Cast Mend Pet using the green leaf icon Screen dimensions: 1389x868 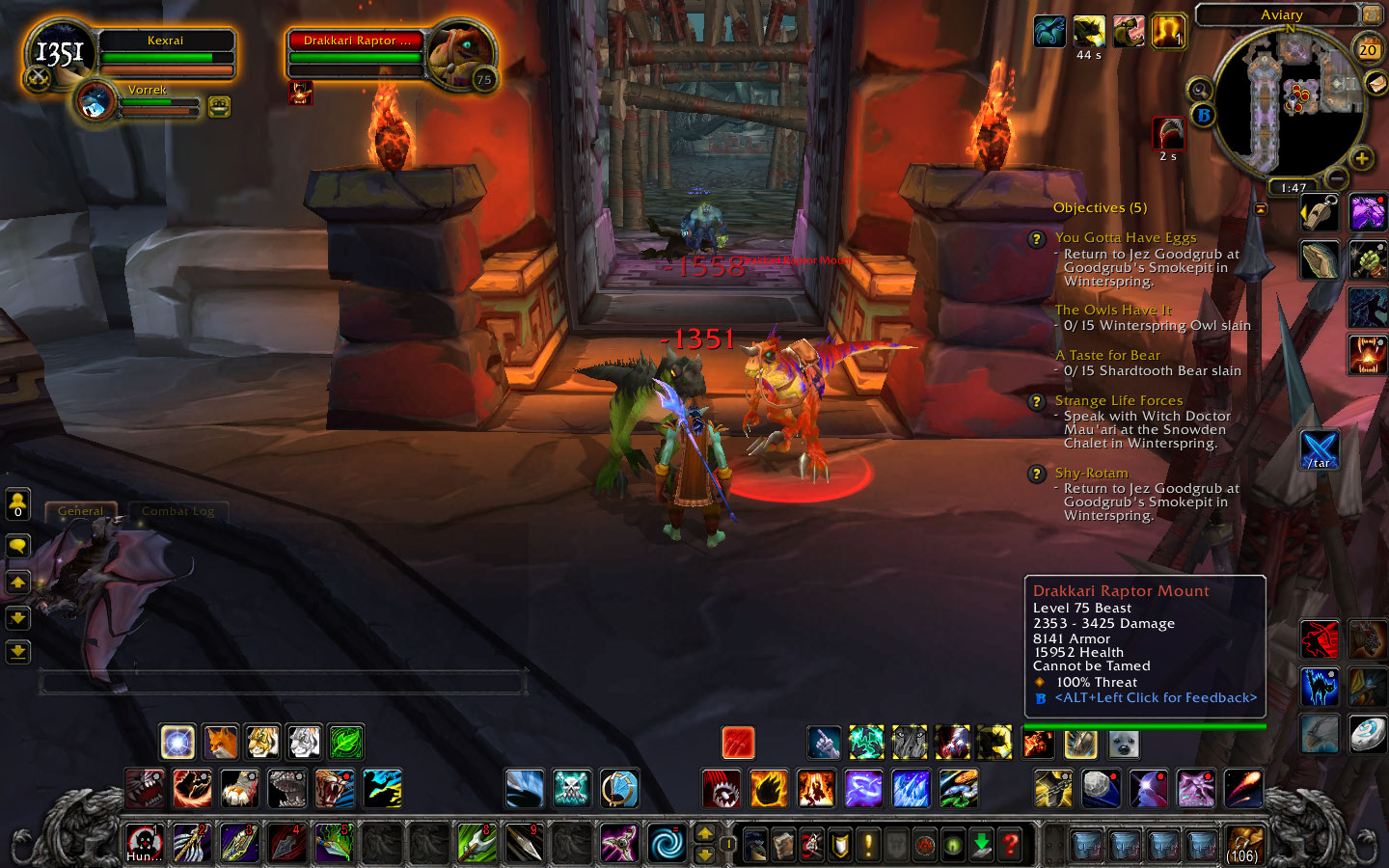click(x=347, y=742)
